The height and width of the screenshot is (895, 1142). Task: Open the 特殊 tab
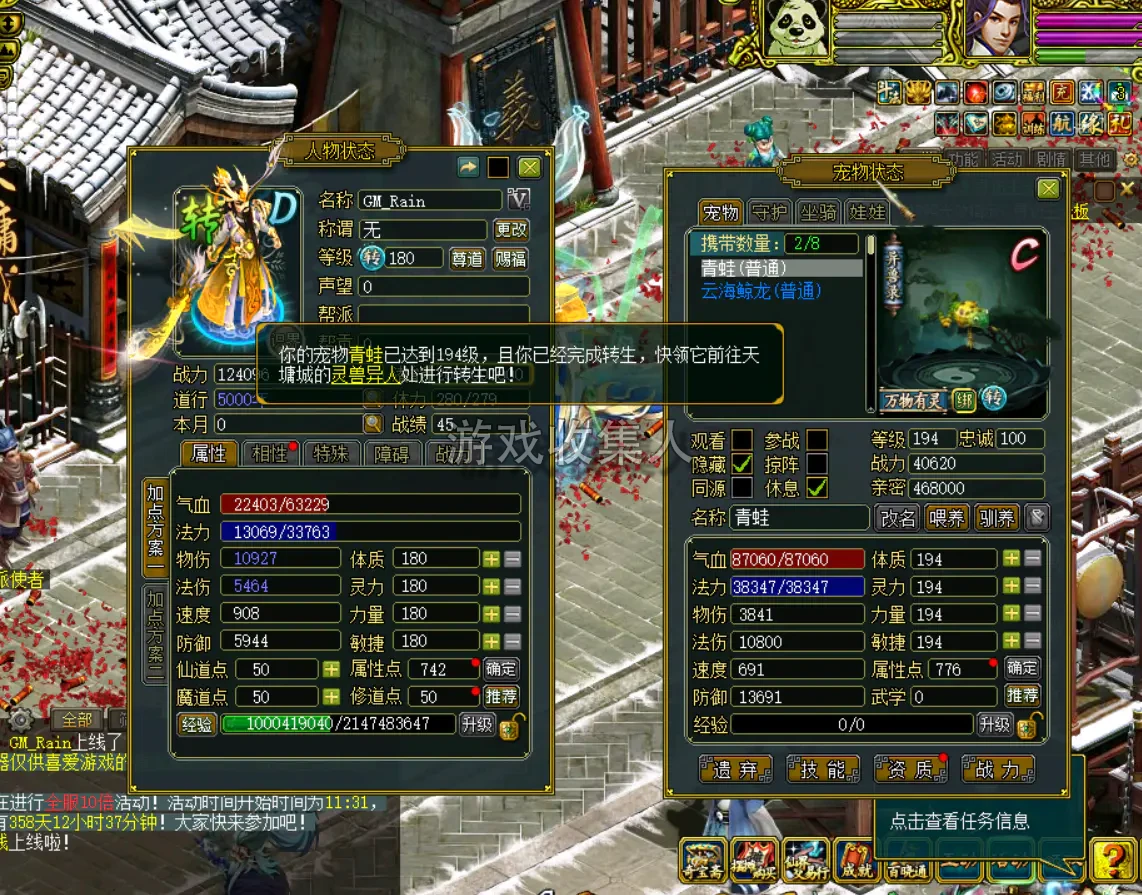click(331, 453)
